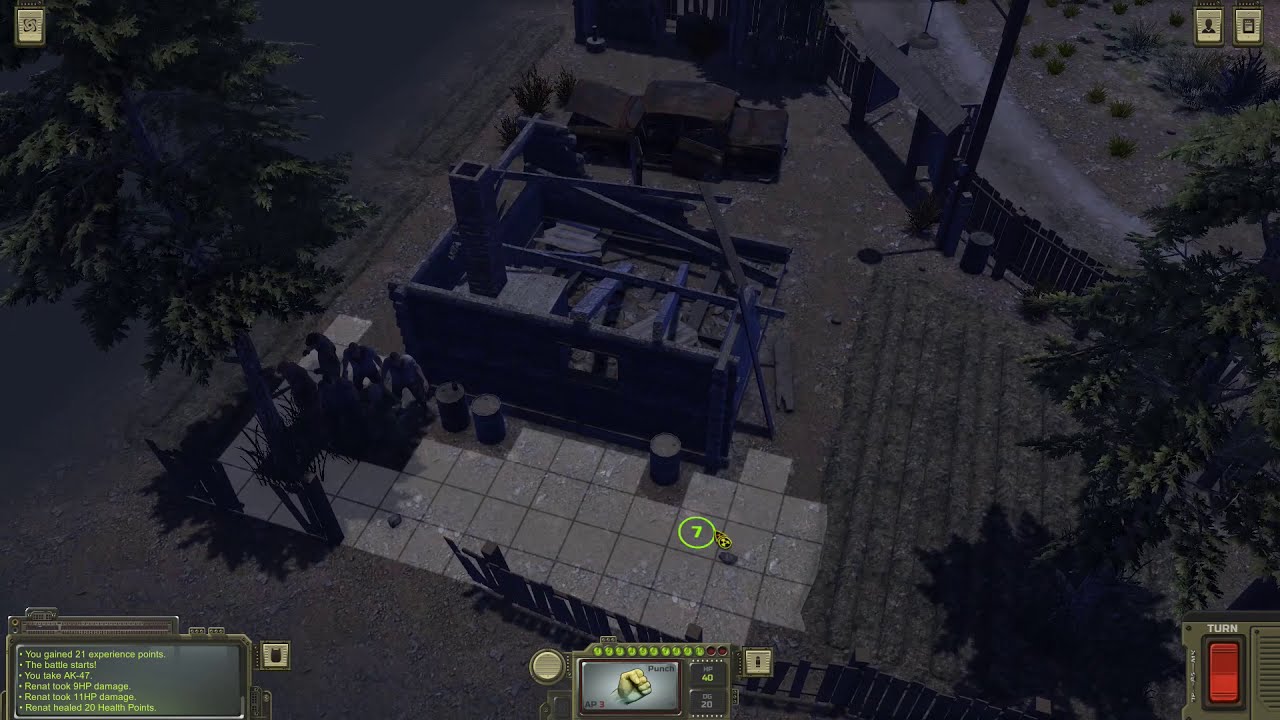Image resolution: width=1280 pixels, height=720 pixels.
Task: Click the bullet icon right of the weapon panel
Action: tap(758, 661)
